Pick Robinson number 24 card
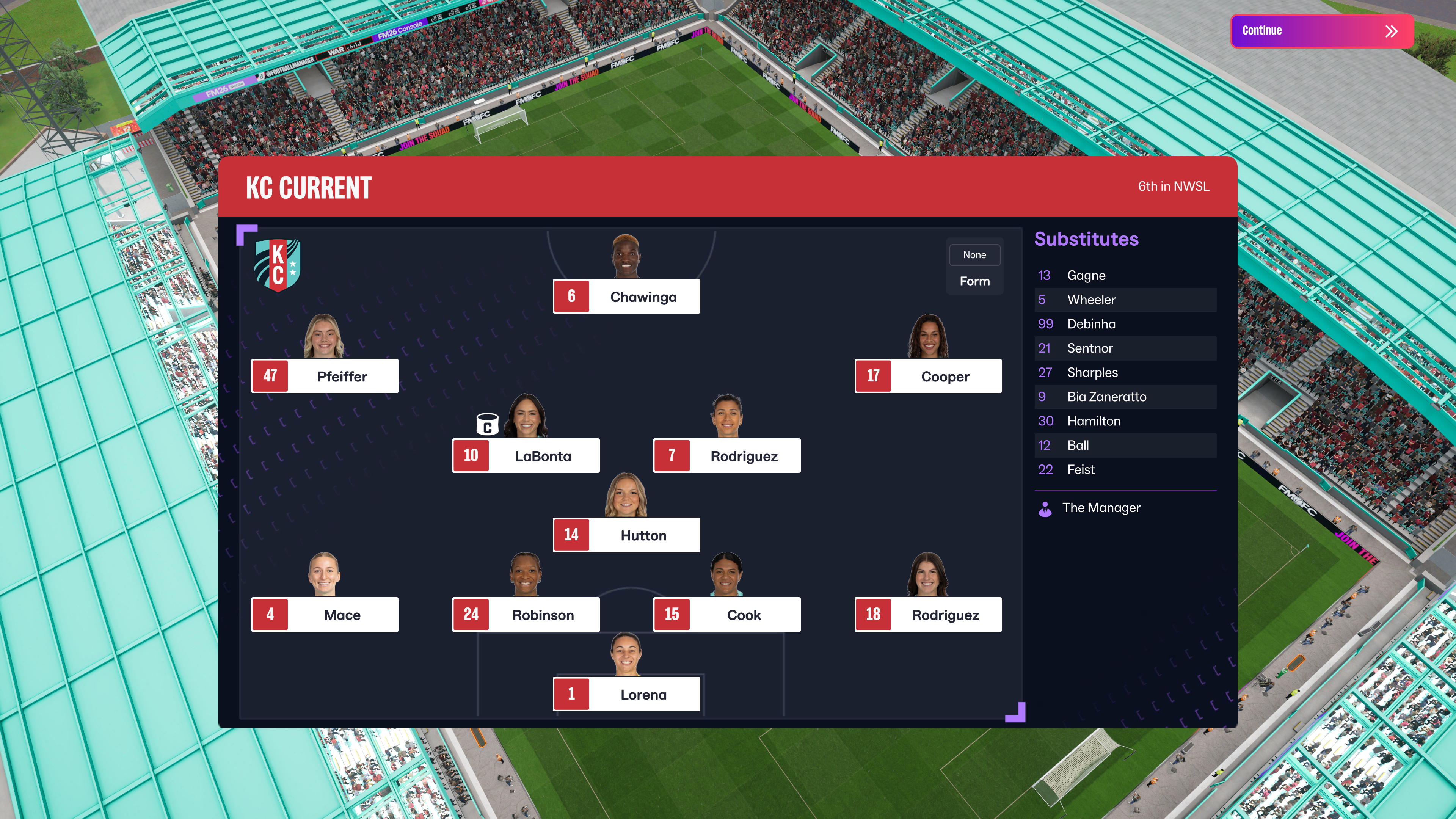Image resolution: width=1456 pixels, height=819 pixels. click(526, 615)
